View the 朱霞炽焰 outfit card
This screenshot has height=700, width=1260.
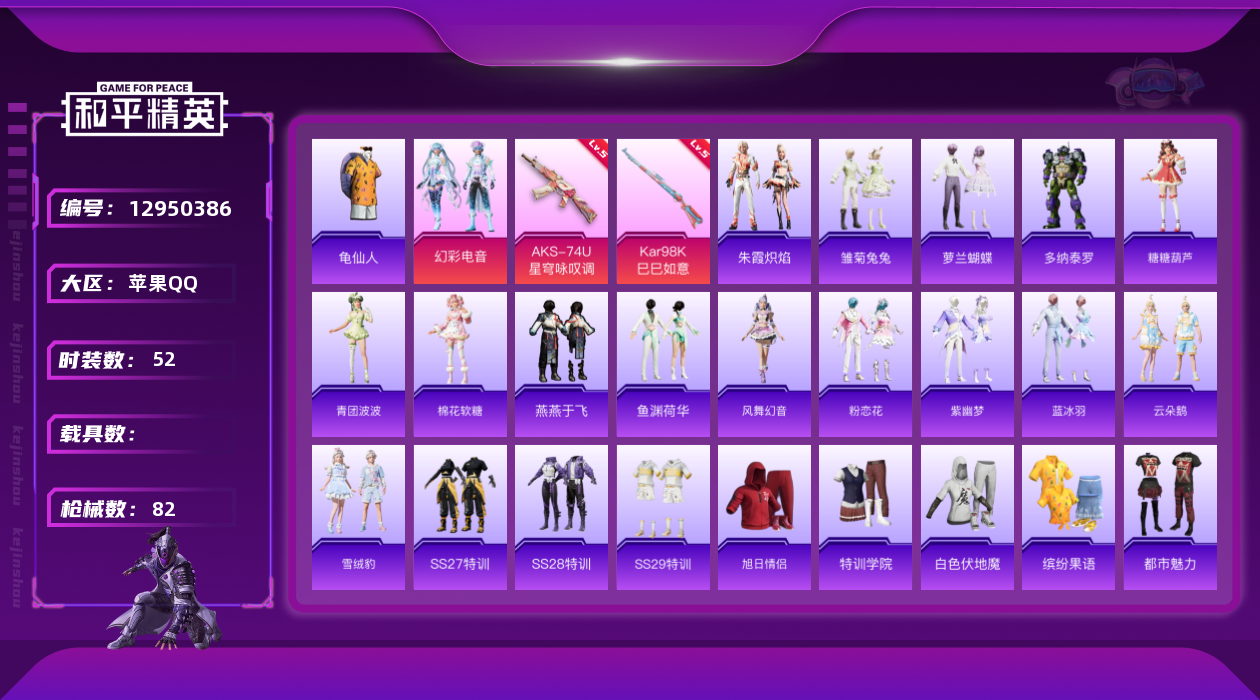(x=764, y=210)
